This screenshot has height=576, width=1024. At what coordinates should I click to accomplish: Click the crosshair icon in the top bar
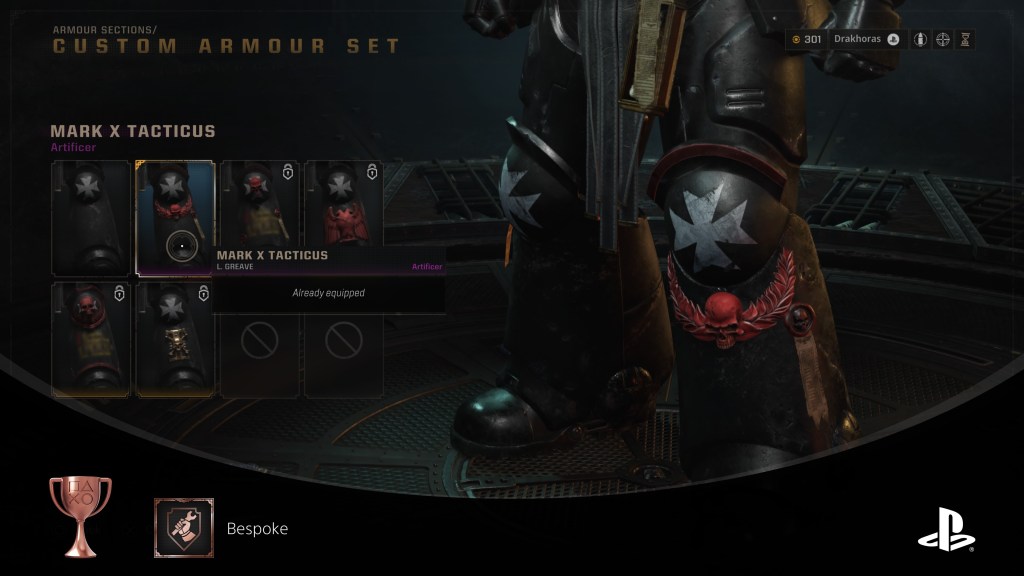[x=942, y=40]
